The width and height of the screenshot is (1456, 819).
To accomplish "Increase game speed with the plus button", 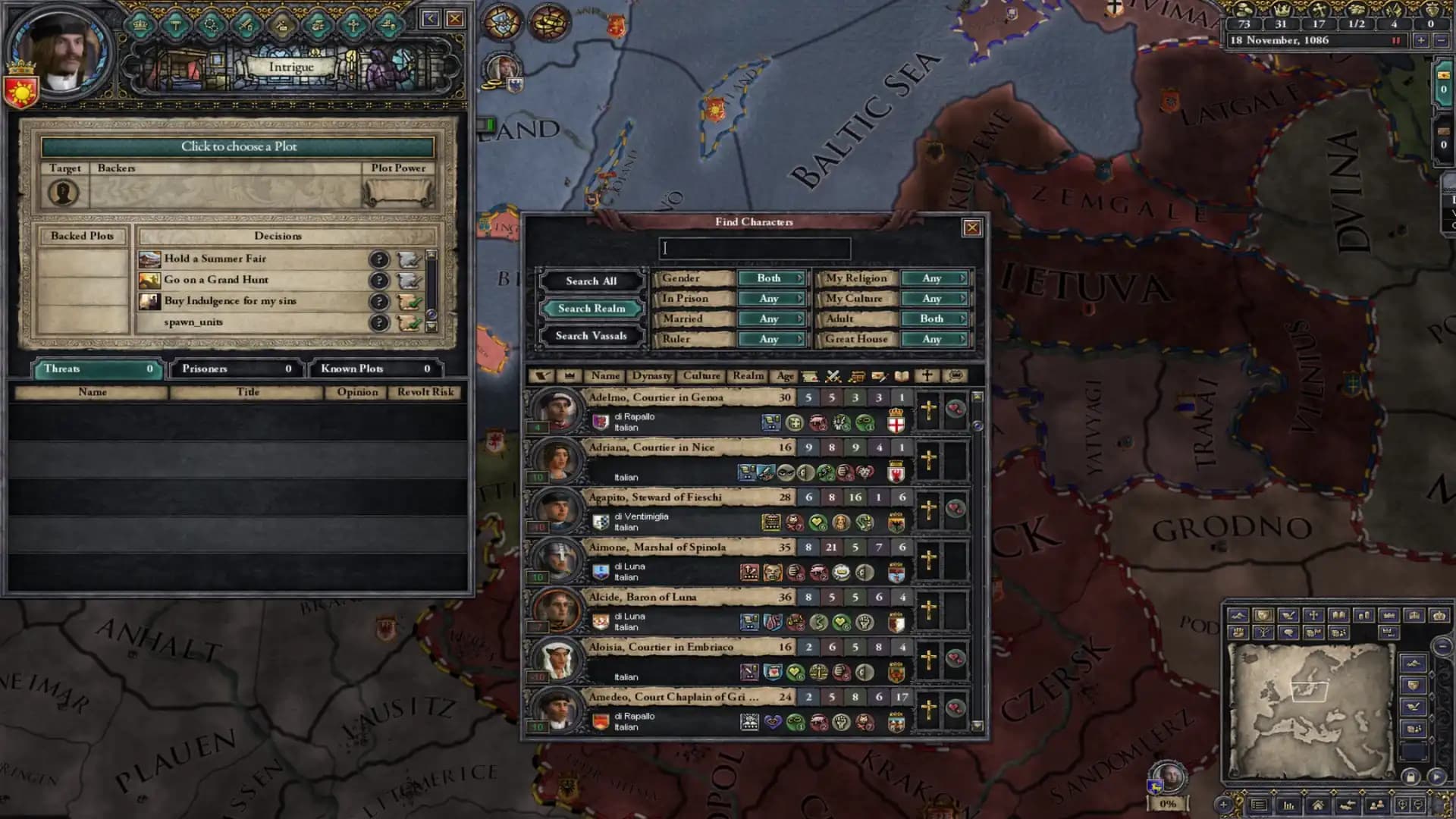I will [1422, 40].
